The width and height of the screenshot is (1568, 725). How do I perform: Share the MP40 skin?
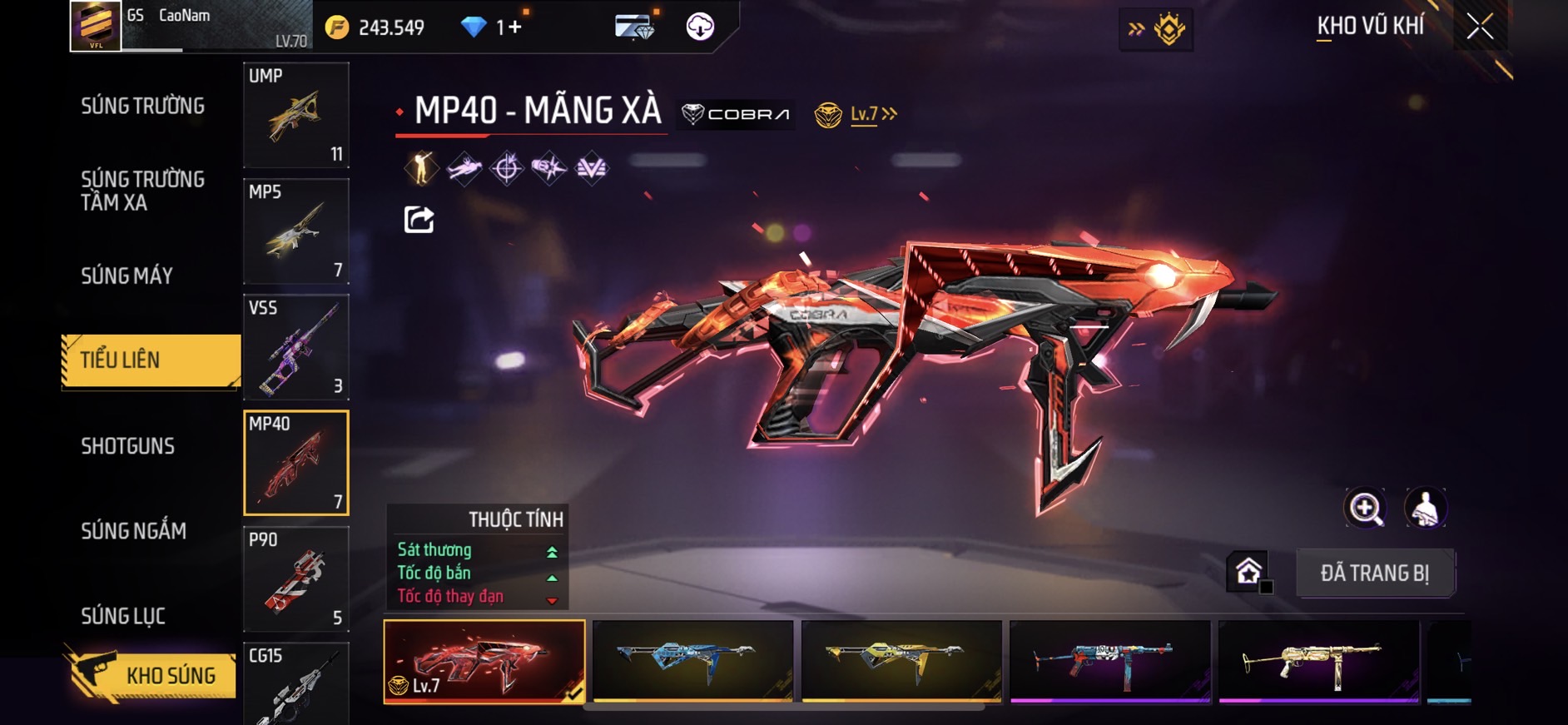point(419,220)
